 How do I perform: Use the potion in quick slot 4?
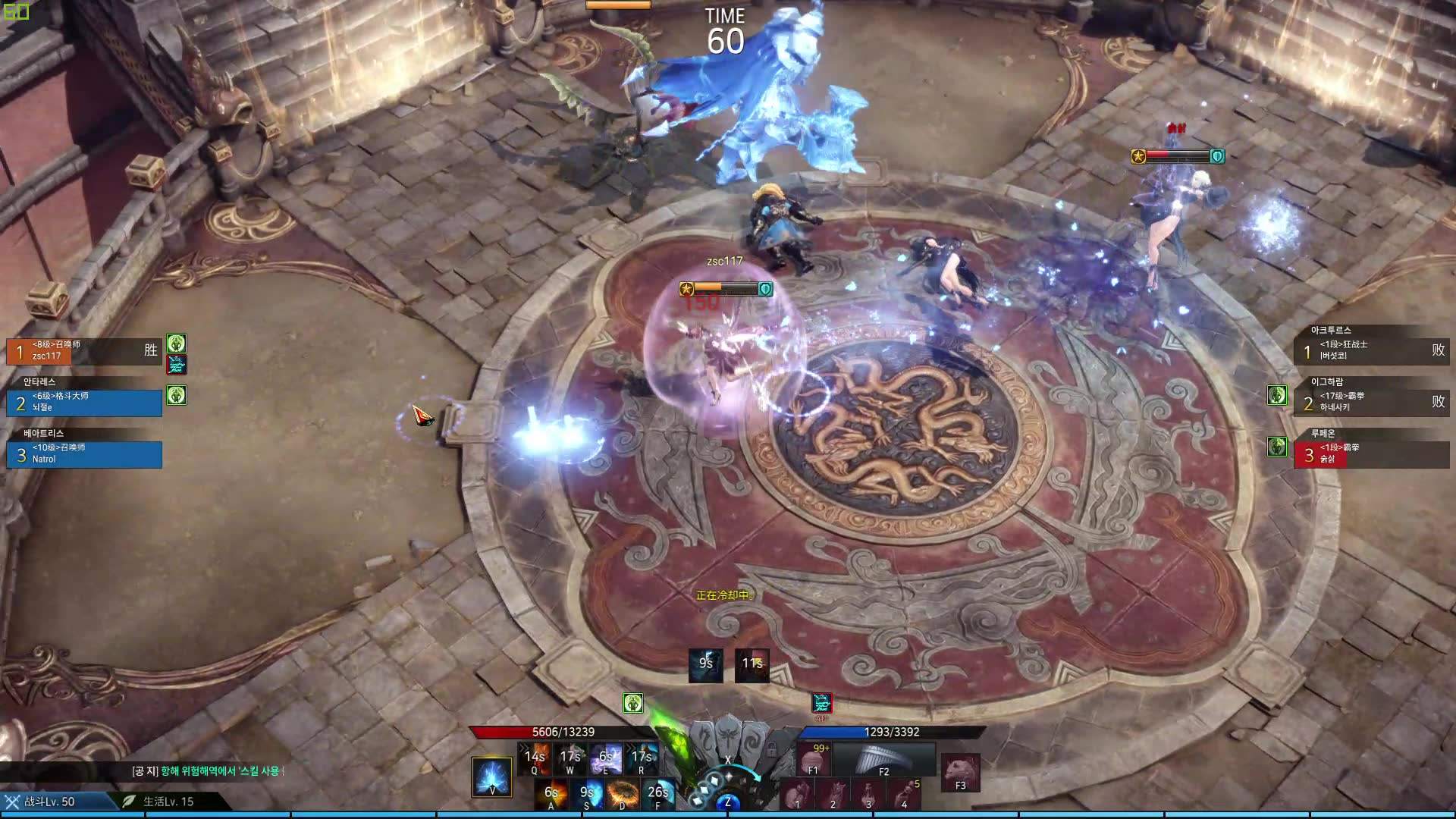point(905,795)
